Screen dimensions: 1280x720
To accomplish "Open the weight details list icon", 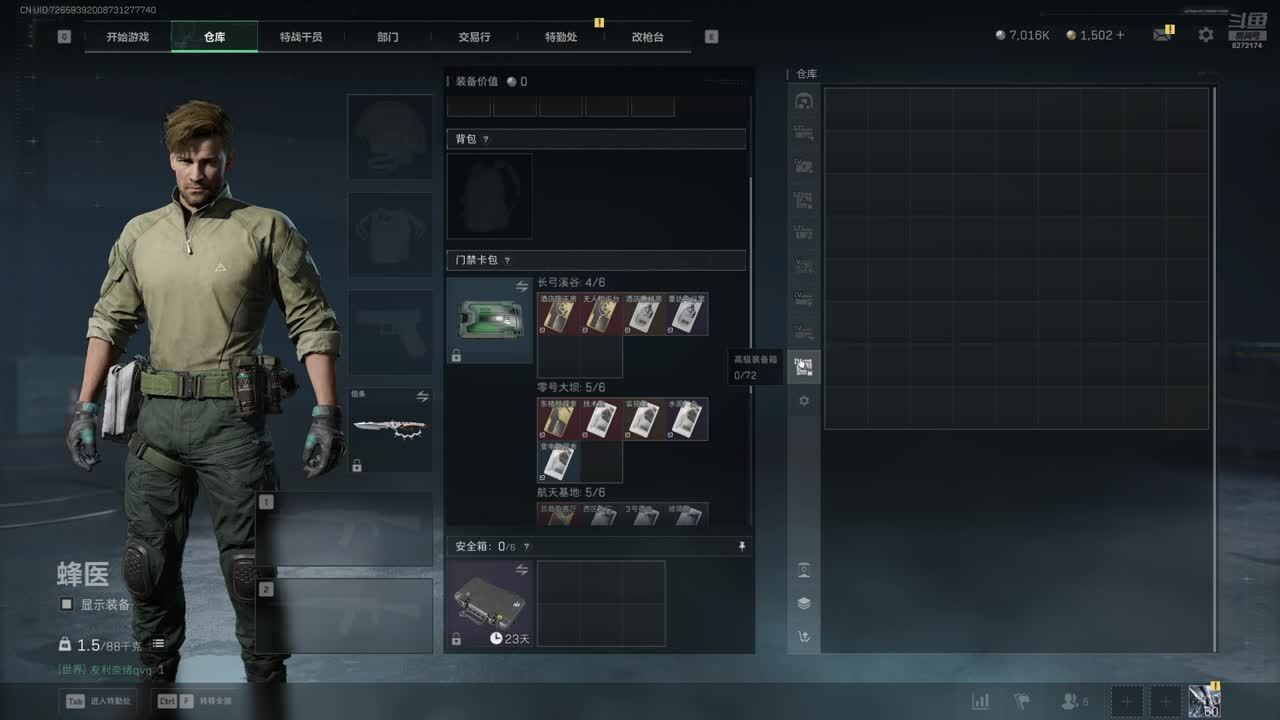I will 158,644.
